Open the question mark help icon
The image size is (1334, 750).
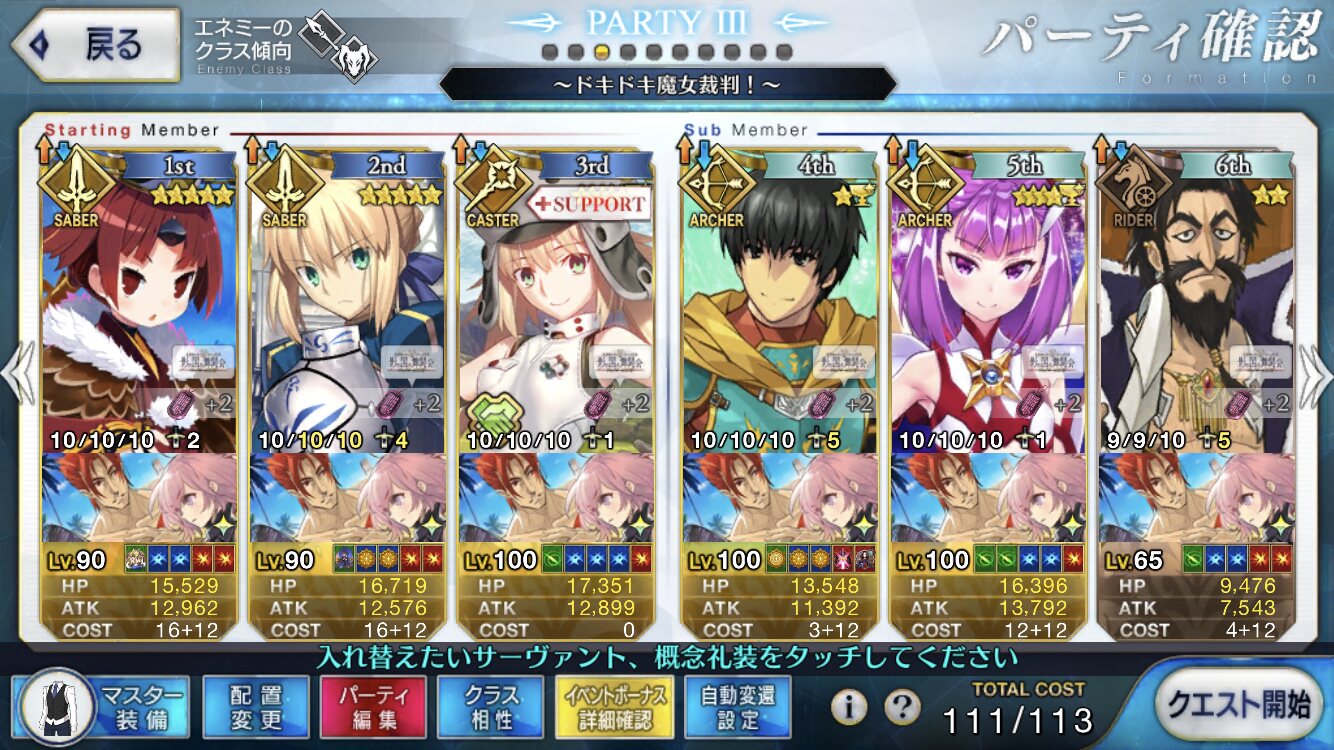[902, 707]
